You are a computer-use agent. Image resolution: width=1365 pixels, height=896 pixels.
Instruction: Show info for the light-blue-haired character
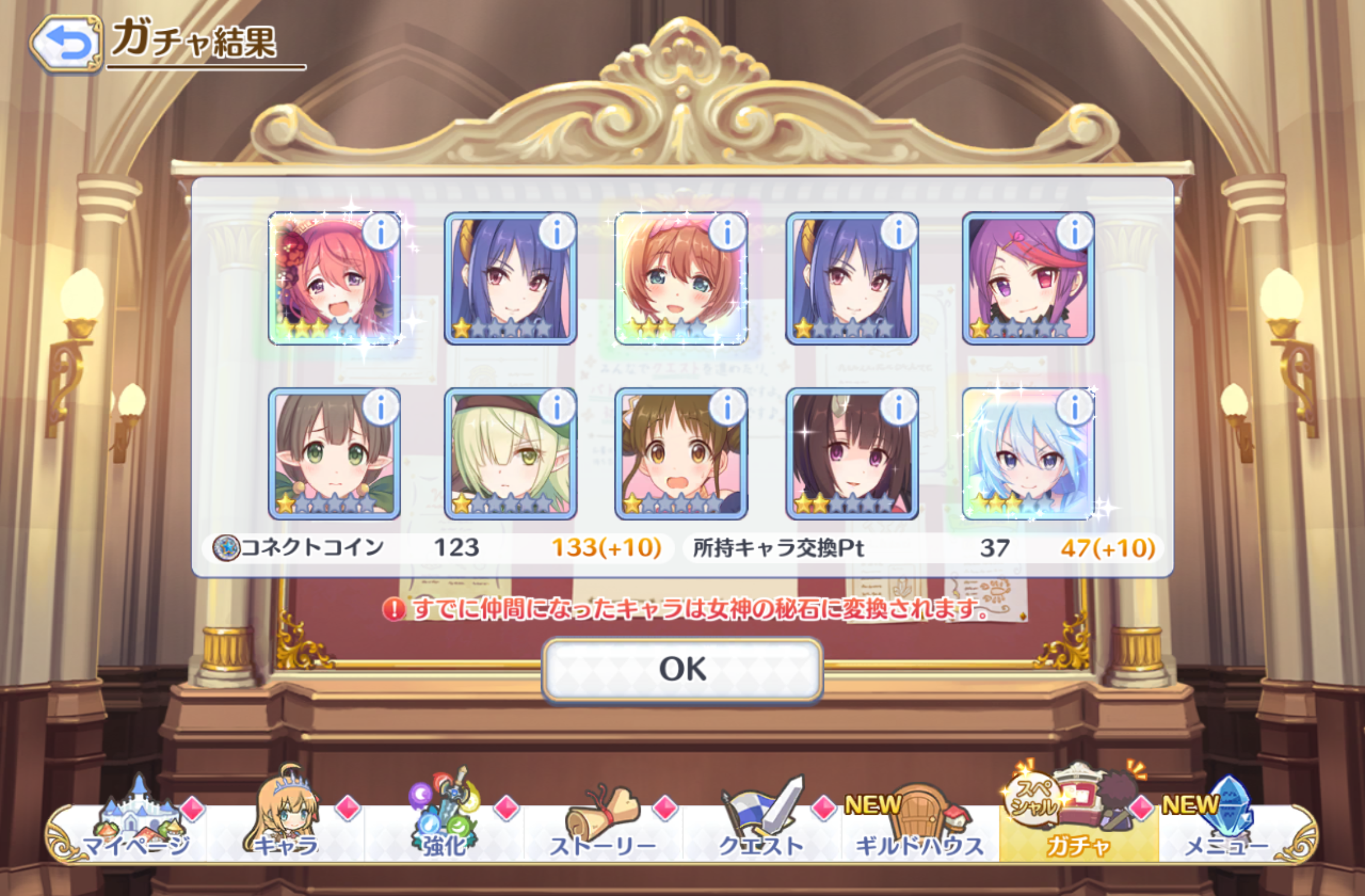click(1075, 408)
